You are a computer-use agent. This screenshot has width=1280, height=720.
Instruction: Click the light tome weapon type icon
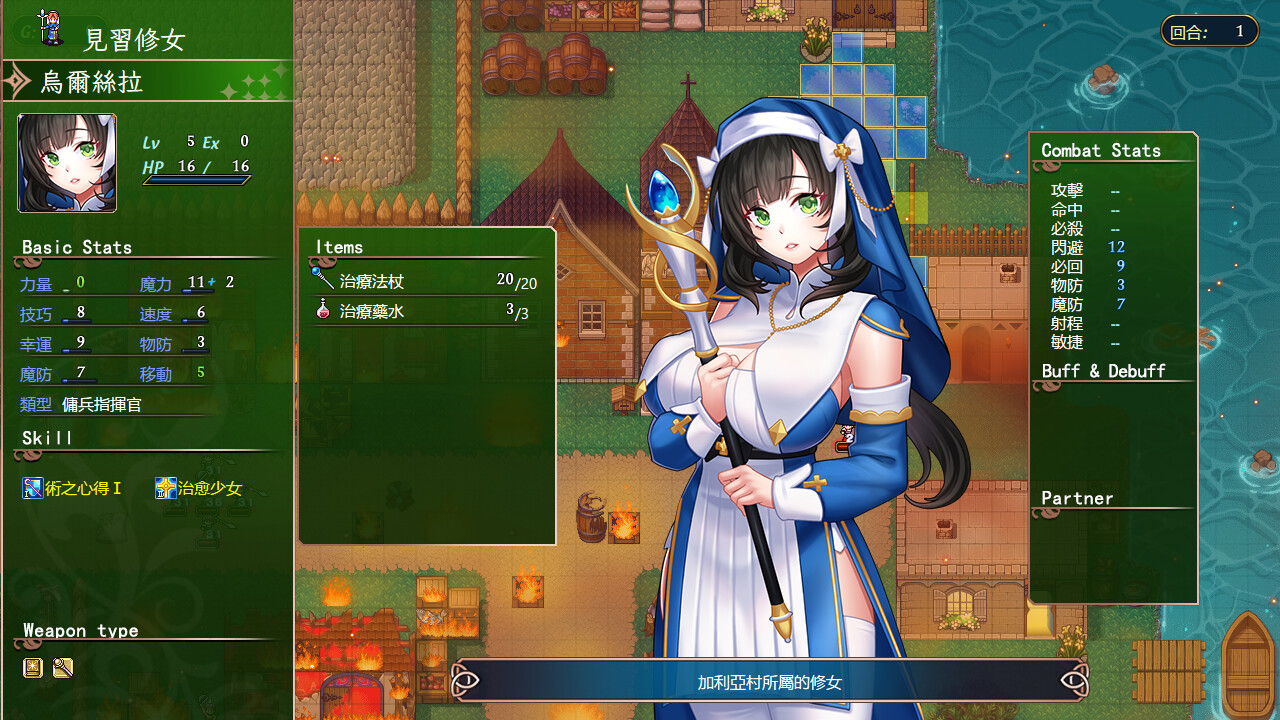[x=33, y=667]
